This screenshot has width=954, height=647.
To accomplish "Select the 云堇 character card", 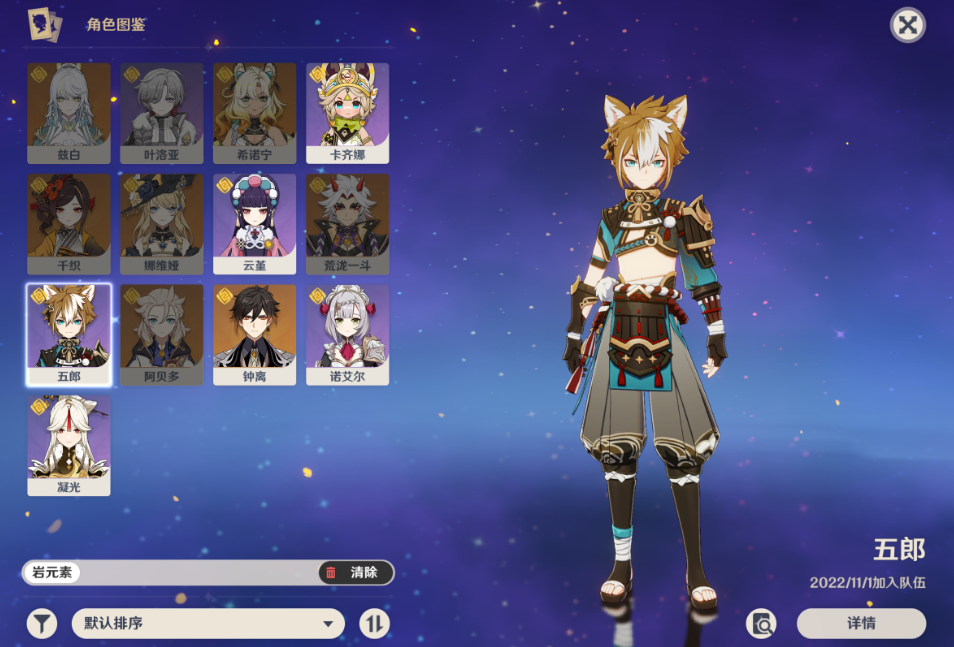I will [x=255, y=223].
